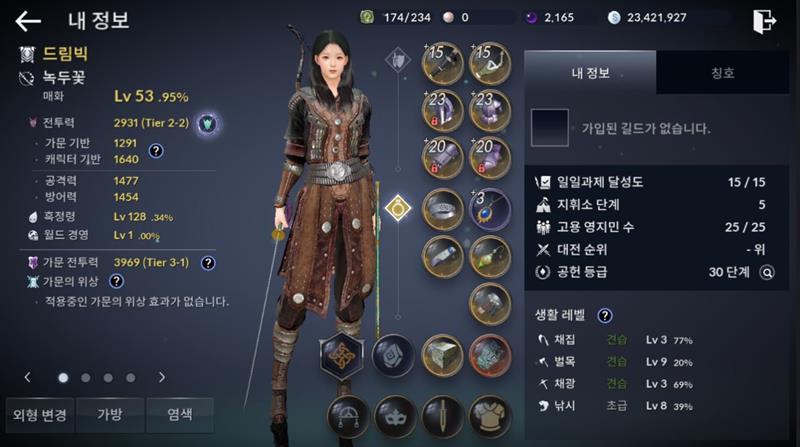Open the sword costume slot
This screenshot has height=447, width=800.
pos(442,416)
